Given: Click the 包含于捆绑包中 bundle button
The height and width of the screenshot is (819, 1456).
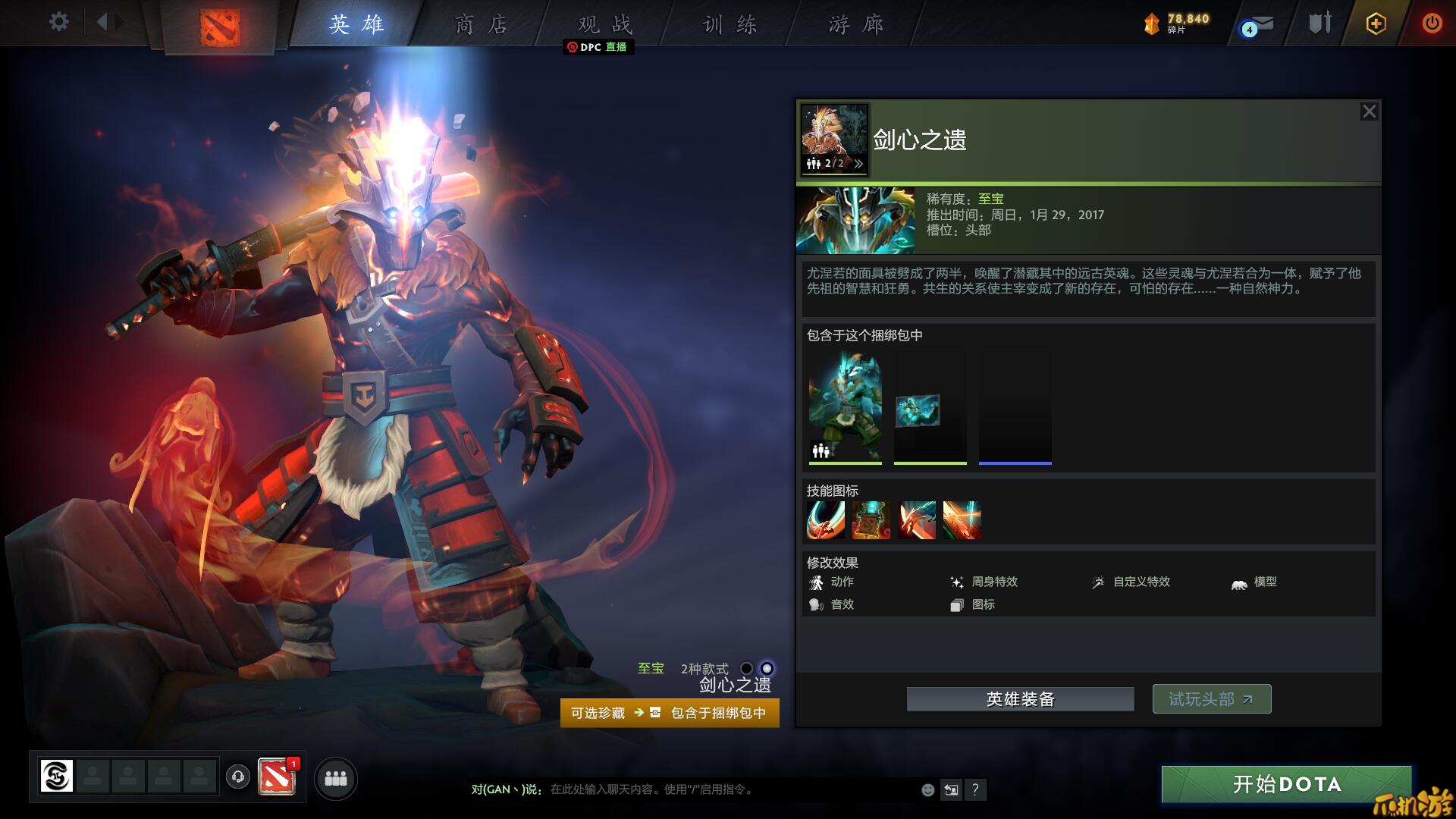Looking at the screenshot, I should [717, 713].
